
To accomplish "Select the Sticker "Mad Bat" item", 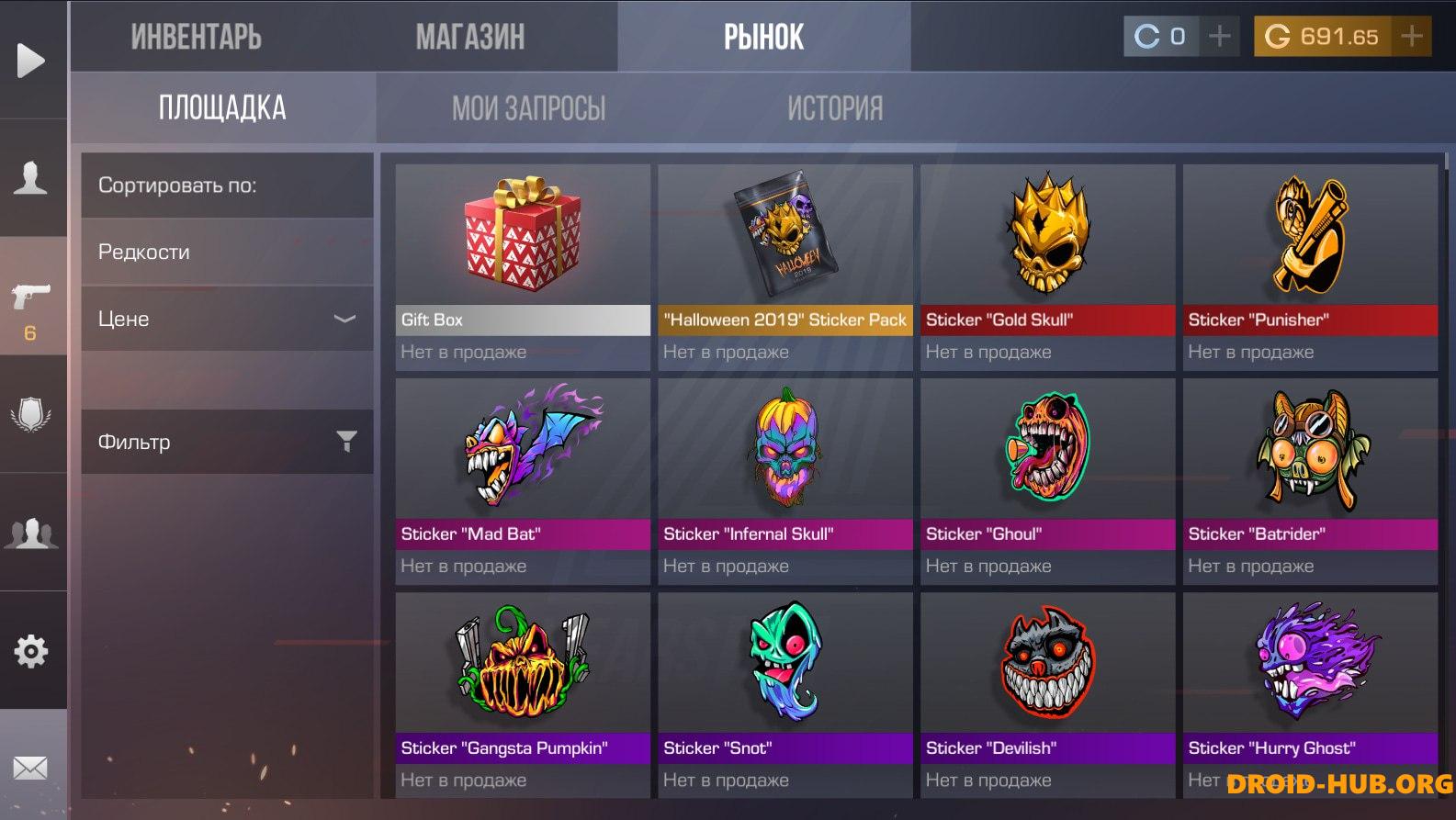I will coord(523,480).
